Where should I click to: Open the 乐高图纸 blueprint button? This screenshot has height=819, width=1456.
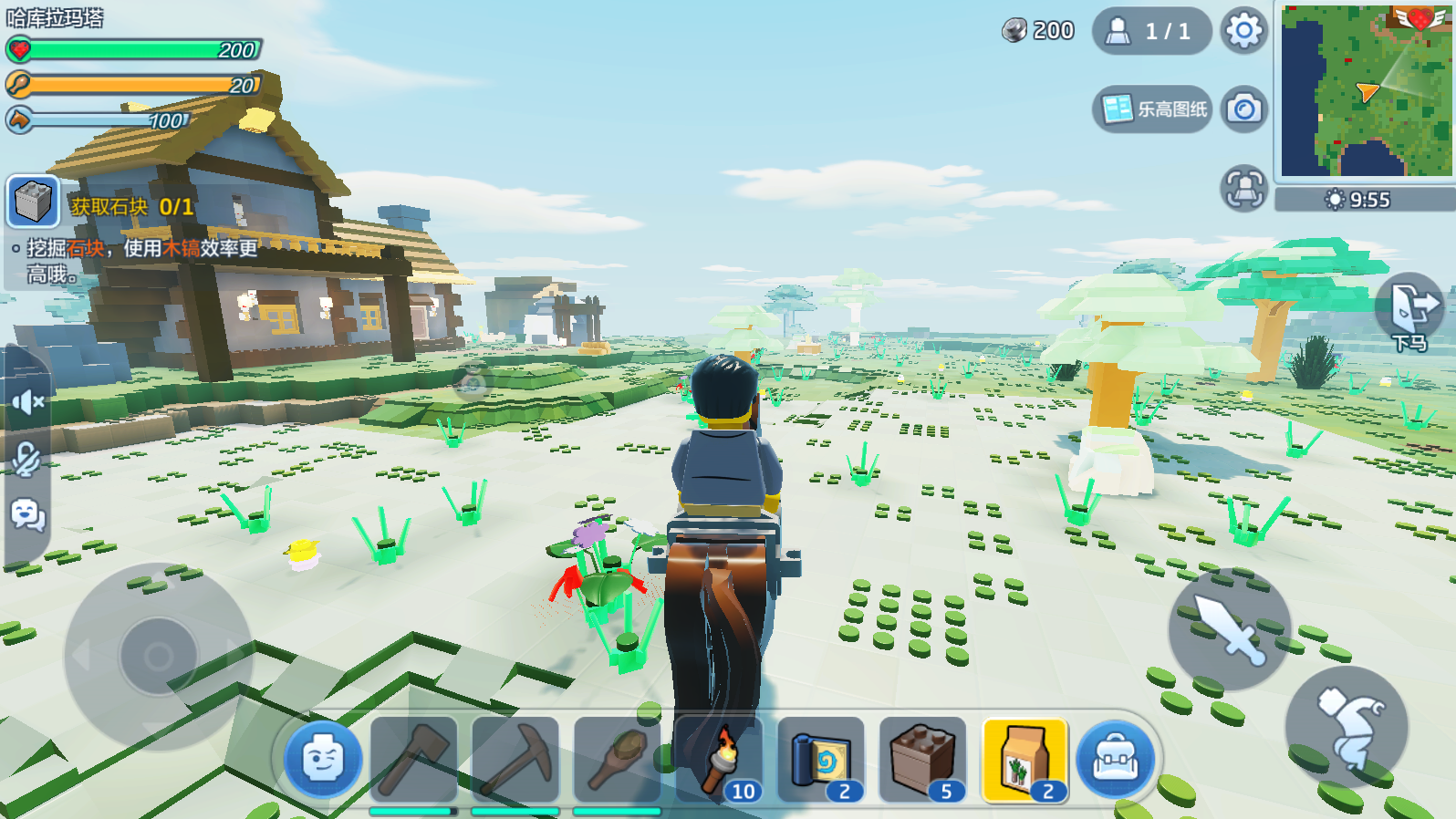click(x=1153, y=109)
